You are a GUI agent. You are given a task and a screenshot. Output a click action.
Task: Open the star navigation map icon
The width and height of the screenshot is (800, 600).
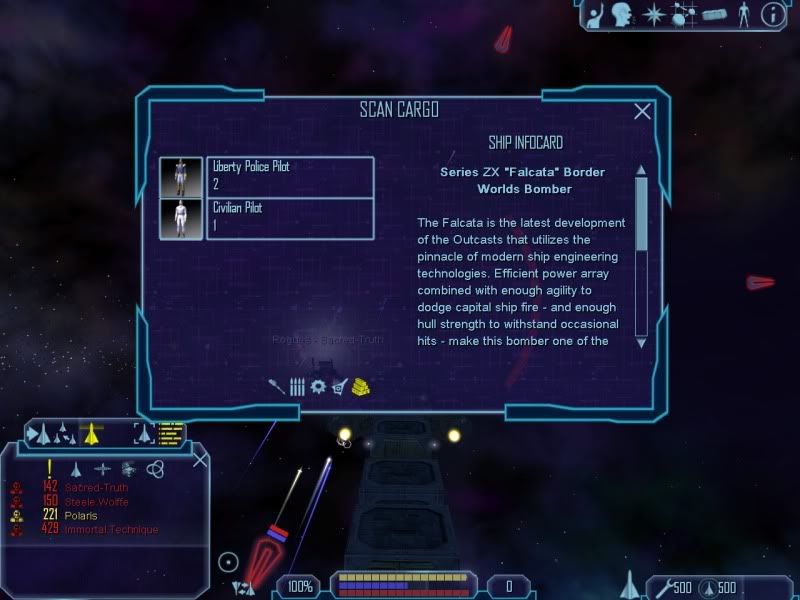(652, 14)
